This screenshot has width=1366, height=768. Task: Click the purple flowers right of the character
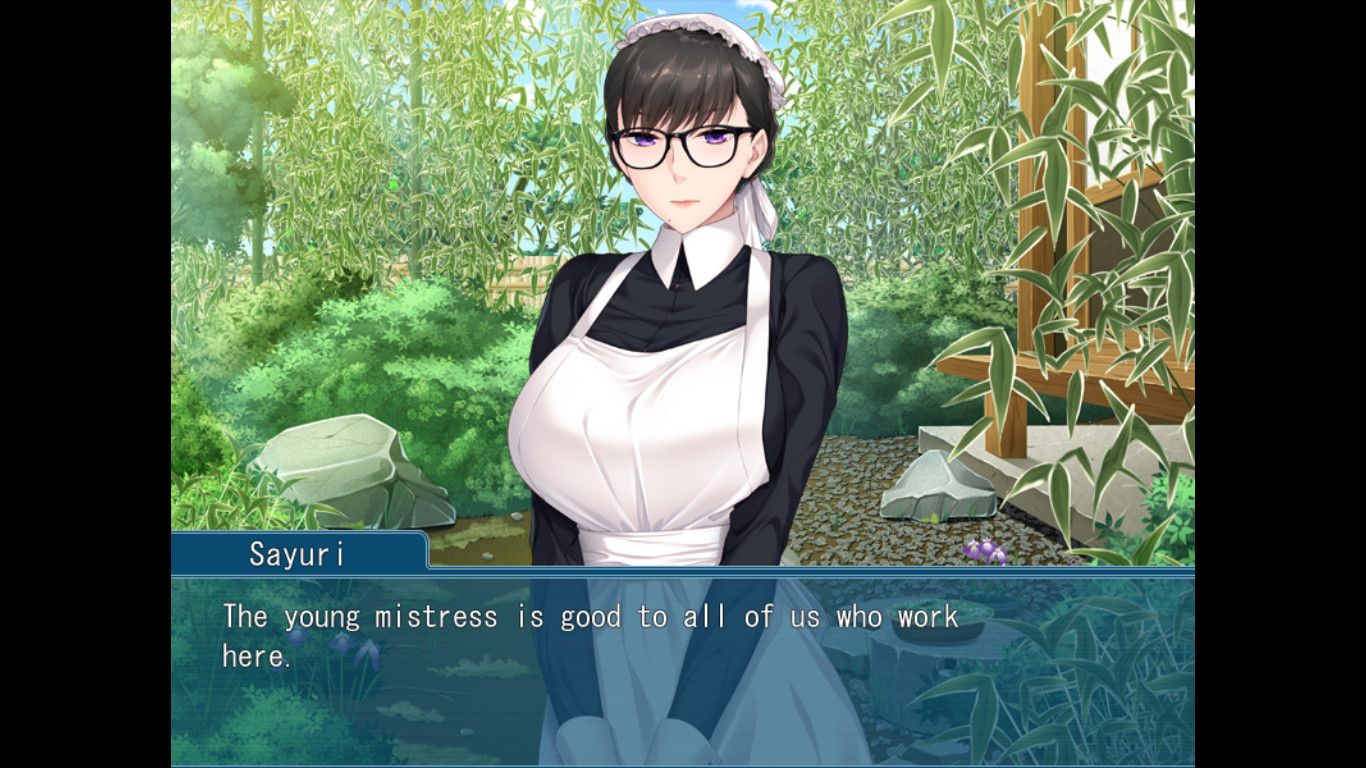pos(984,548)
